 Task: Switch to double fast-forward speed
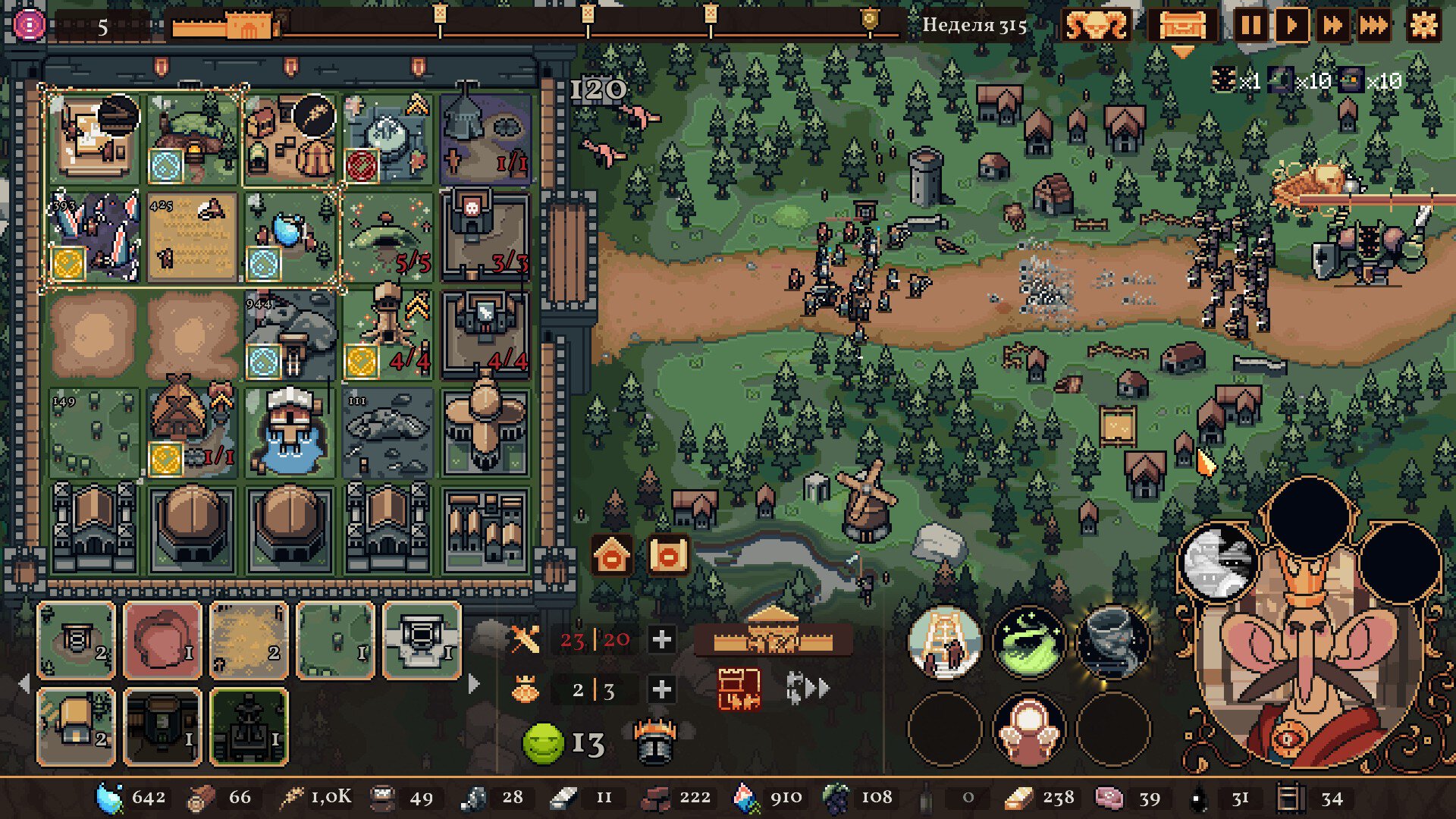coord(1332,26)
